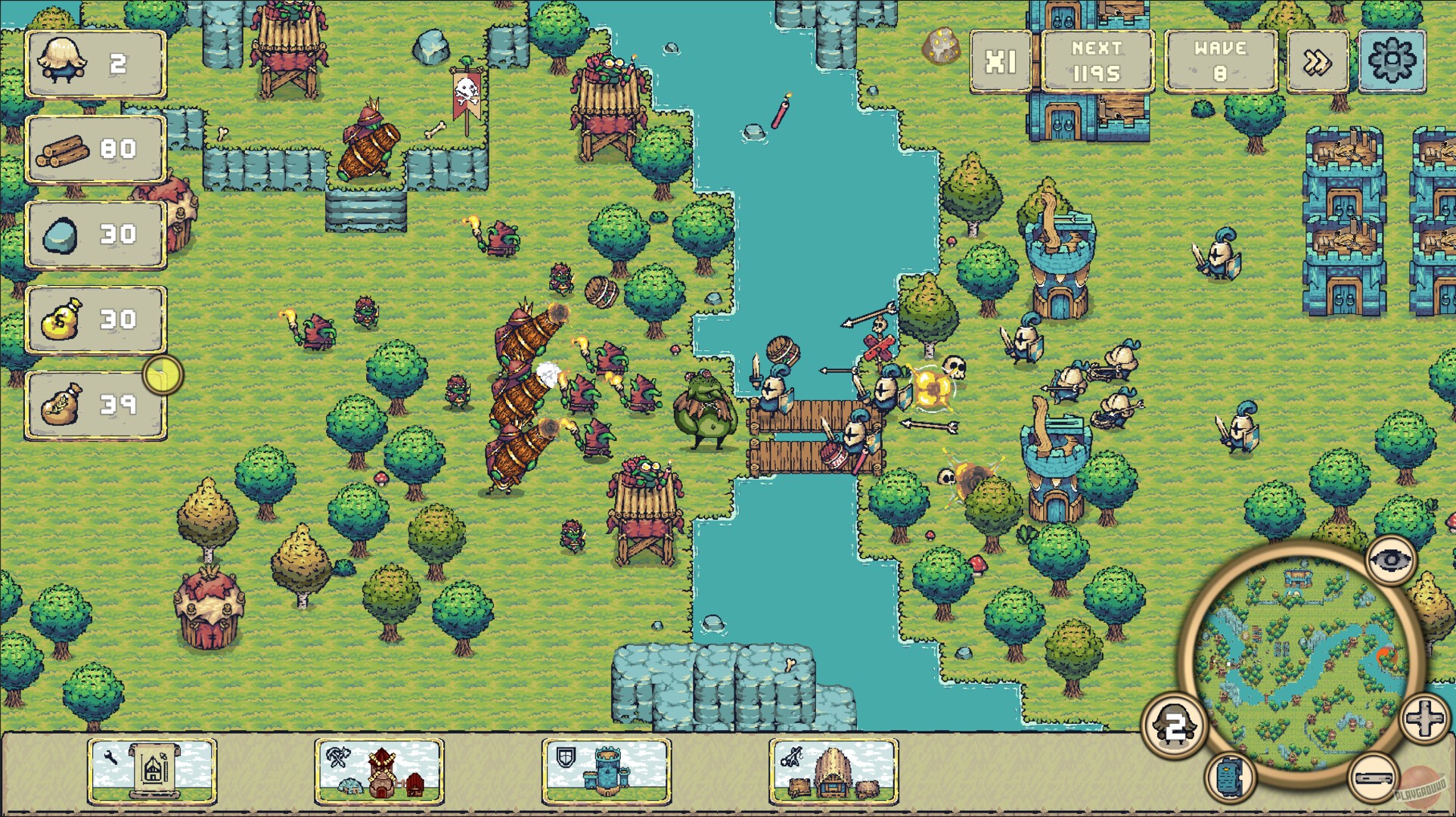This screenshot has width=1456, height=817.
Task: Toggle game speed with the X1 button
Action: [1000, 62]
